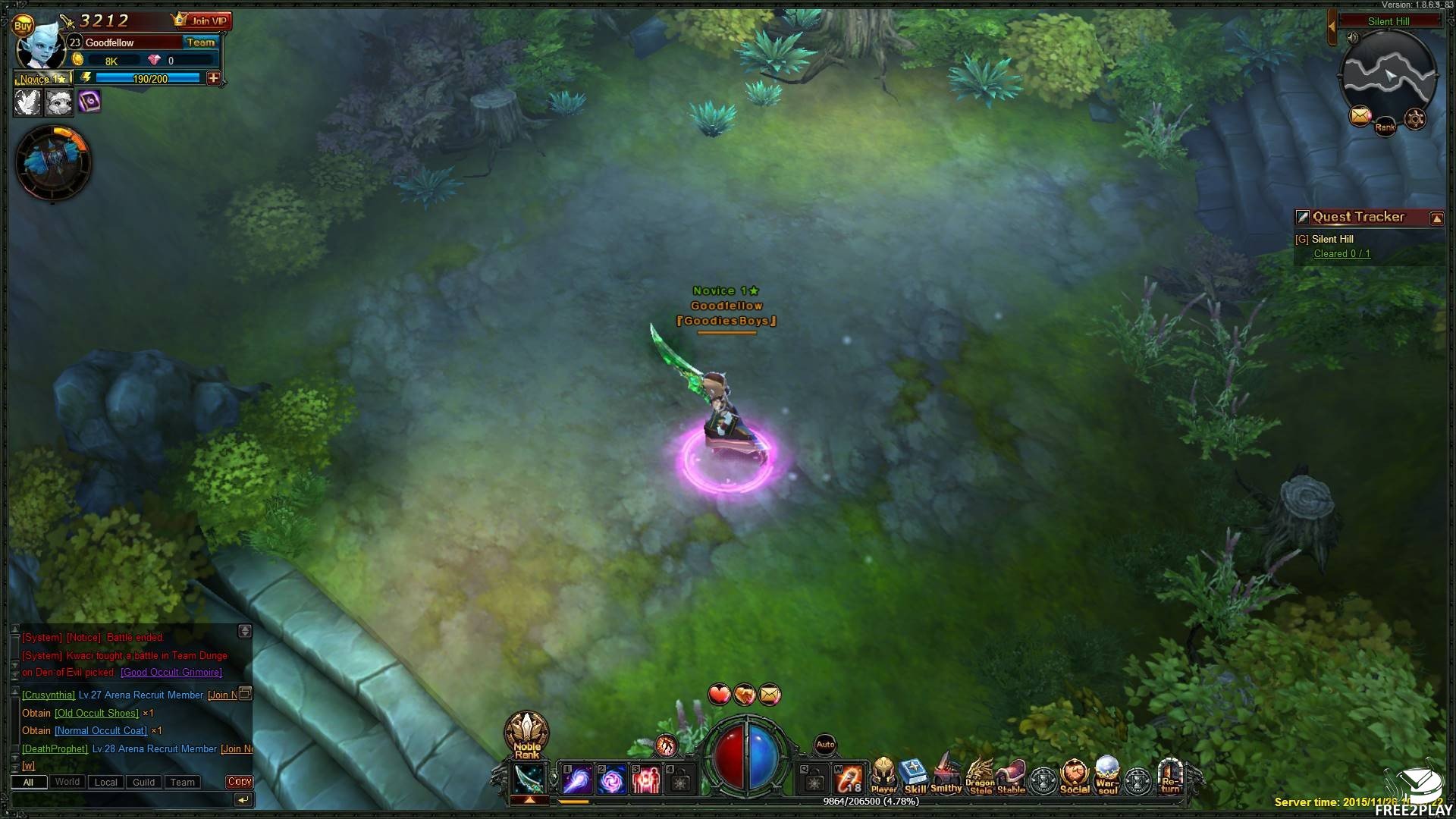Image resolution: width=1456 pixels, height=819 pixels.
Task: Activate the purple comet skill in slot 1
Action: (x=577, y=780)
